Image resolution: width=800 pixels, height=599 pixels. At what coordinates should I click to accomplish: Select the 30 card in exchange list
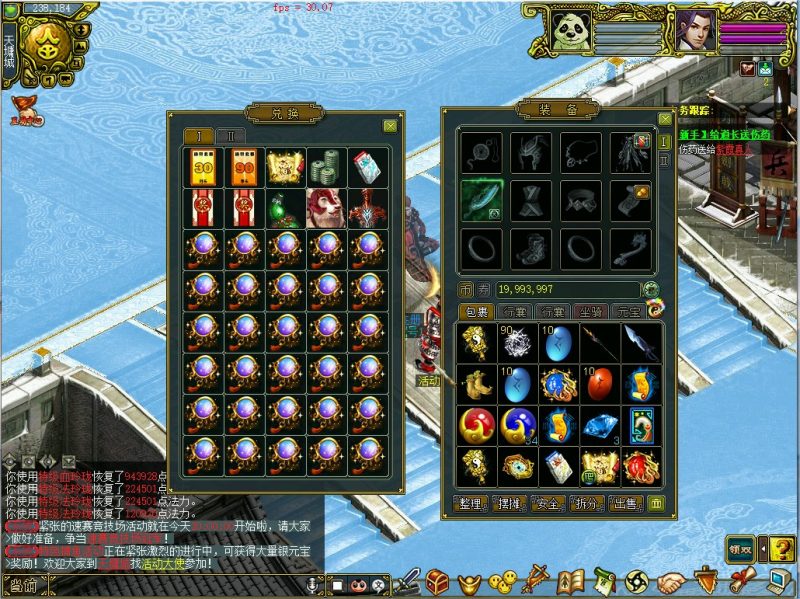tap(203, 168)
